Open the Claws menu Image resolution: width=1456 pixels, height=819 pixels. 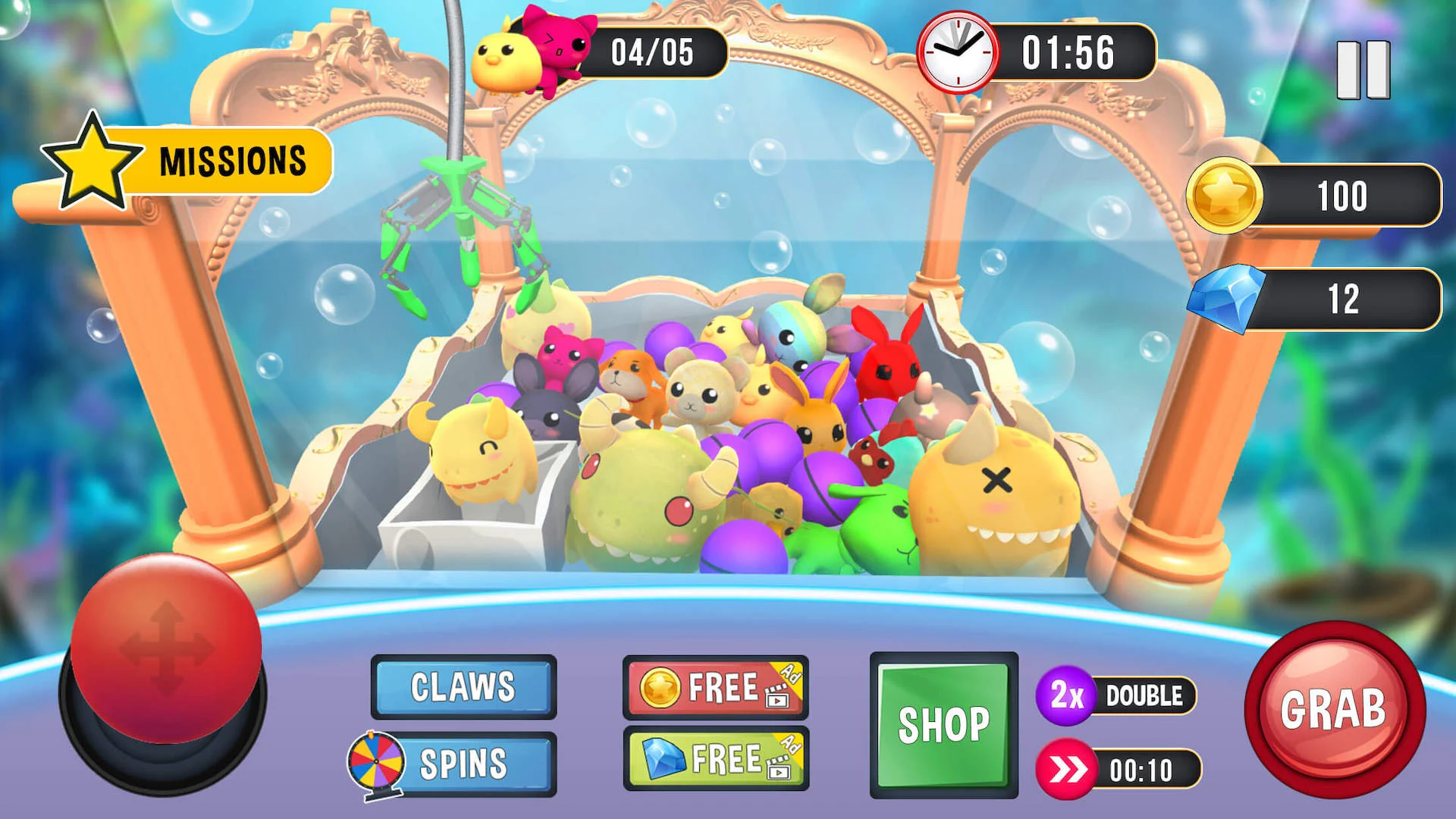463,687
